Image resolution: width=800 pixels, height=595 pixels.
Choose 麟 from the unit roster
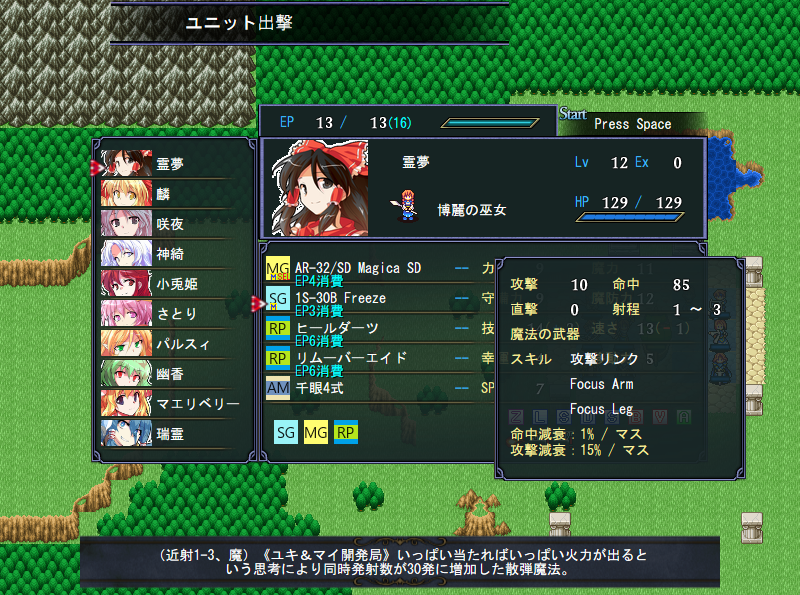click(x=170, y=193)
